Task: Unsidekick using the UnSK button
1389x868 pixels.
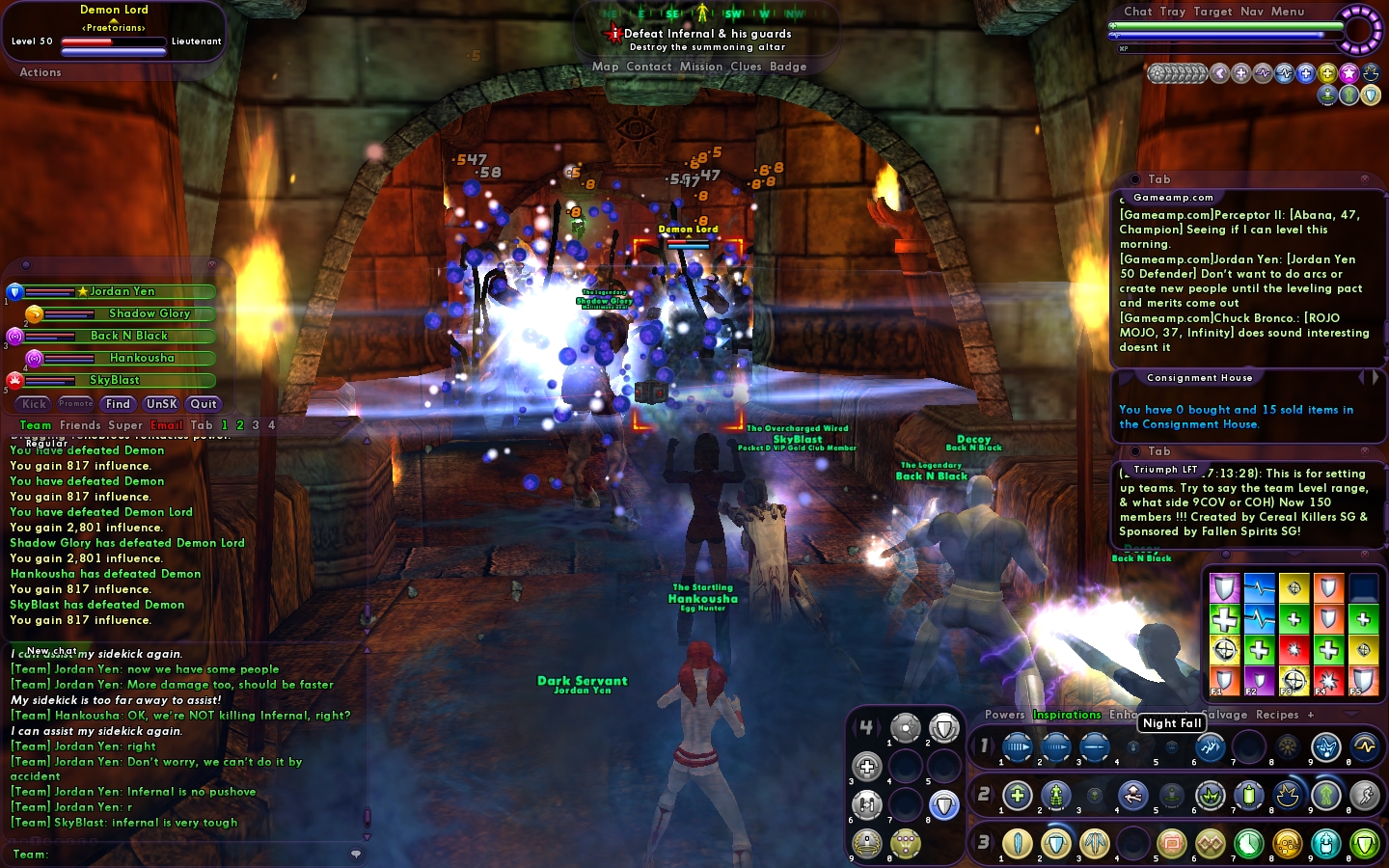Action: click(161, 404)
